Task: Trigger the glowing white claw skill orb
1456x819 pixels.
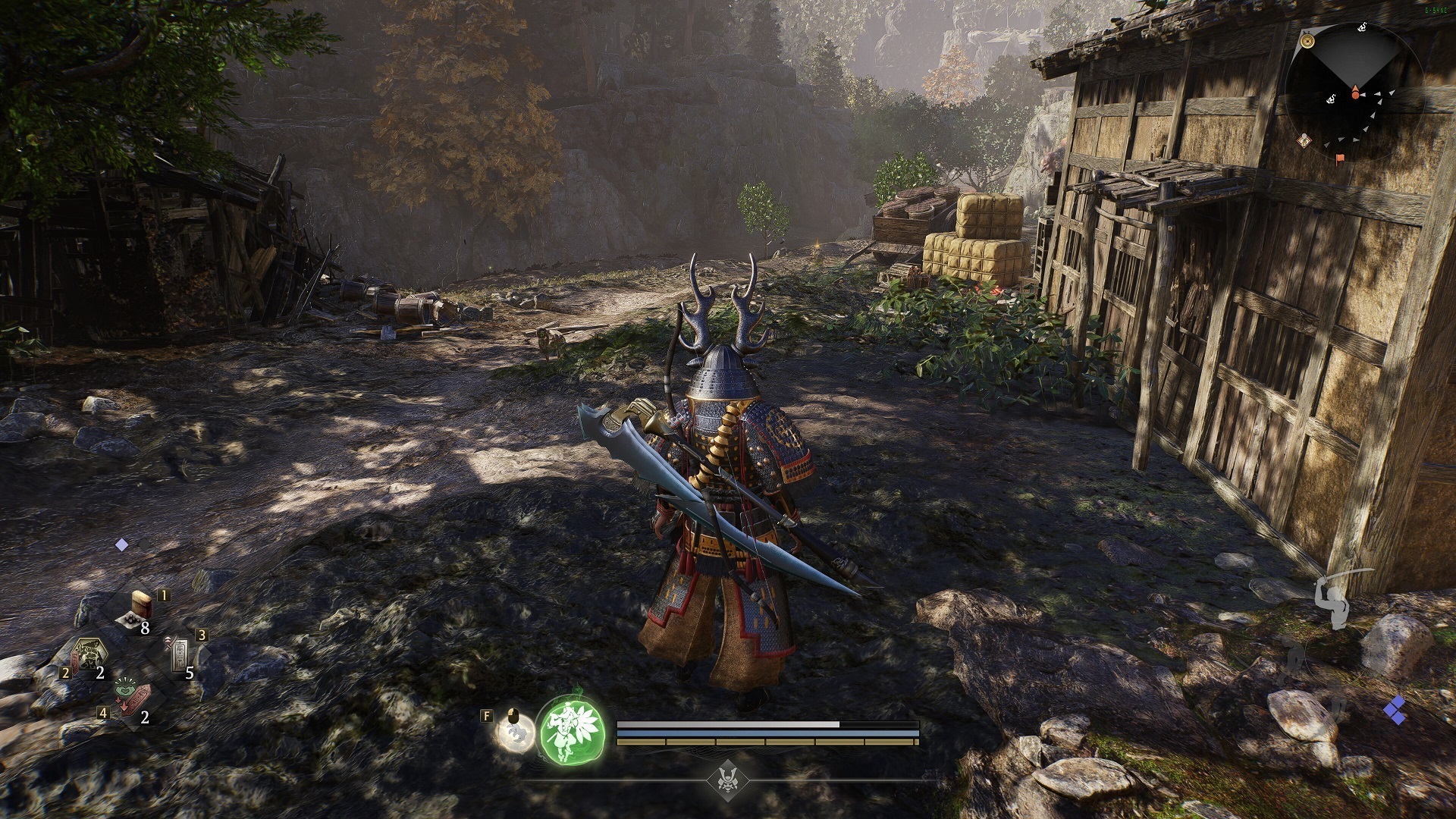Action: (x=514, y=734)
